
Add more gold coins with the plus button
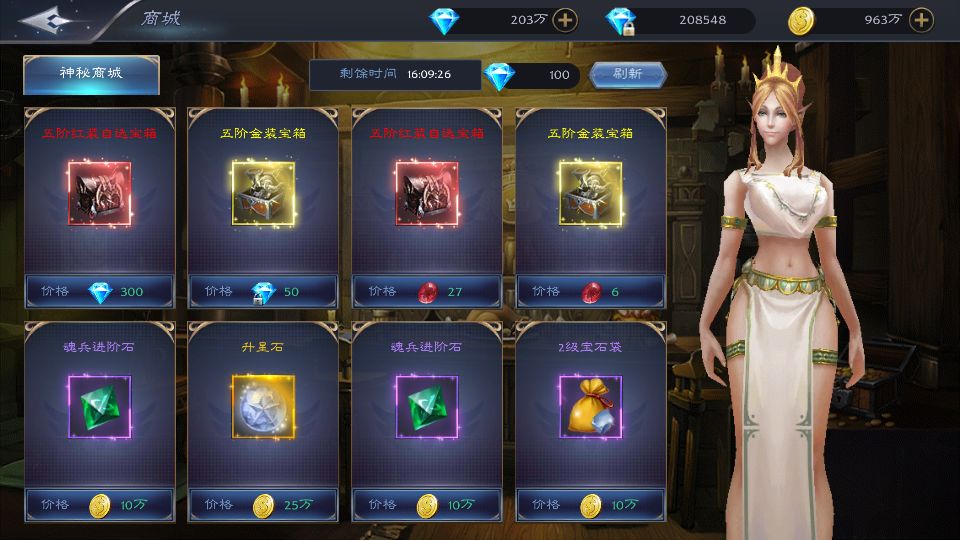tap(920, 19)
